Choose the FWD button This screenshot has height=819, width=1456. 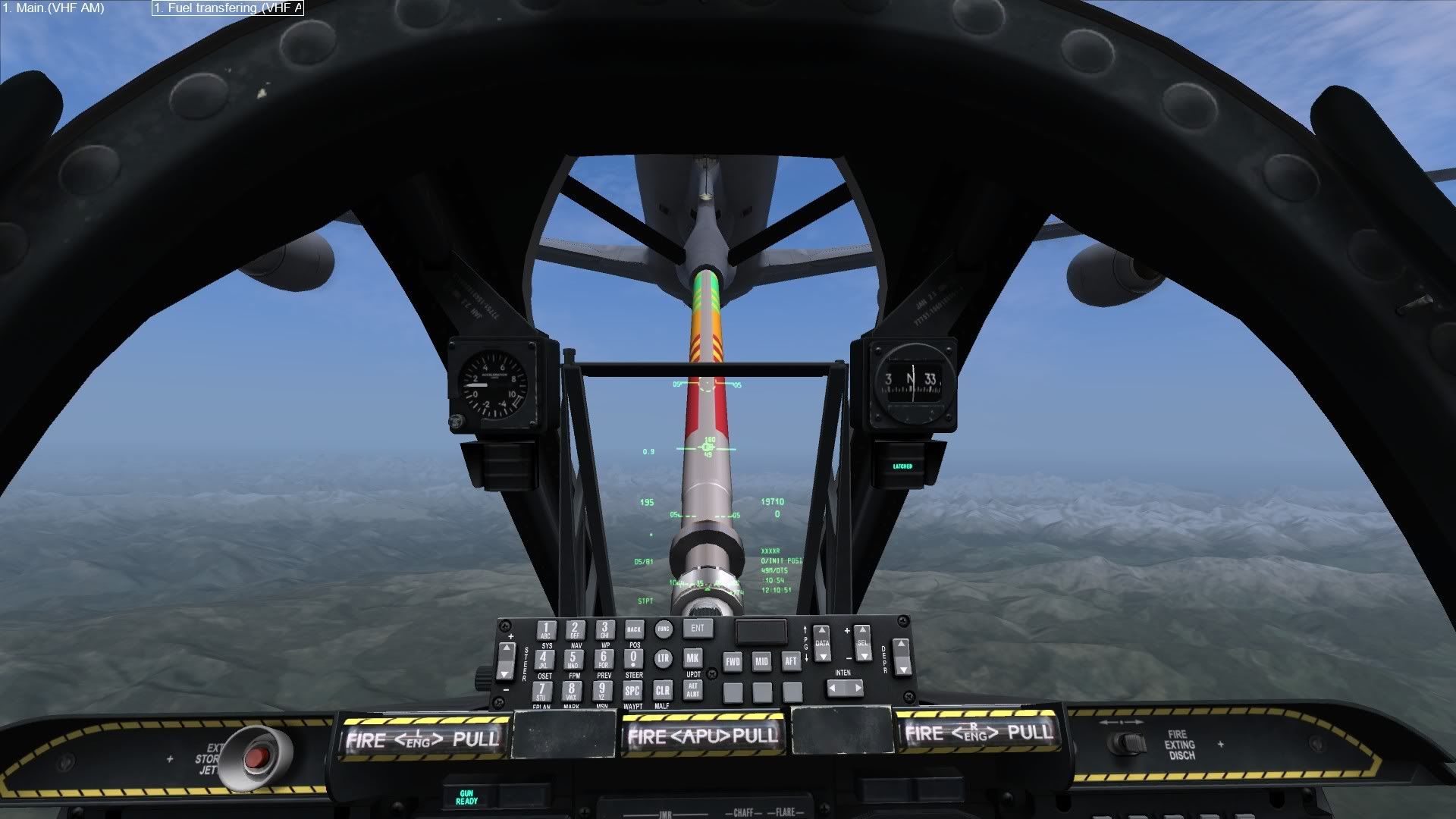tap(733, 661)
